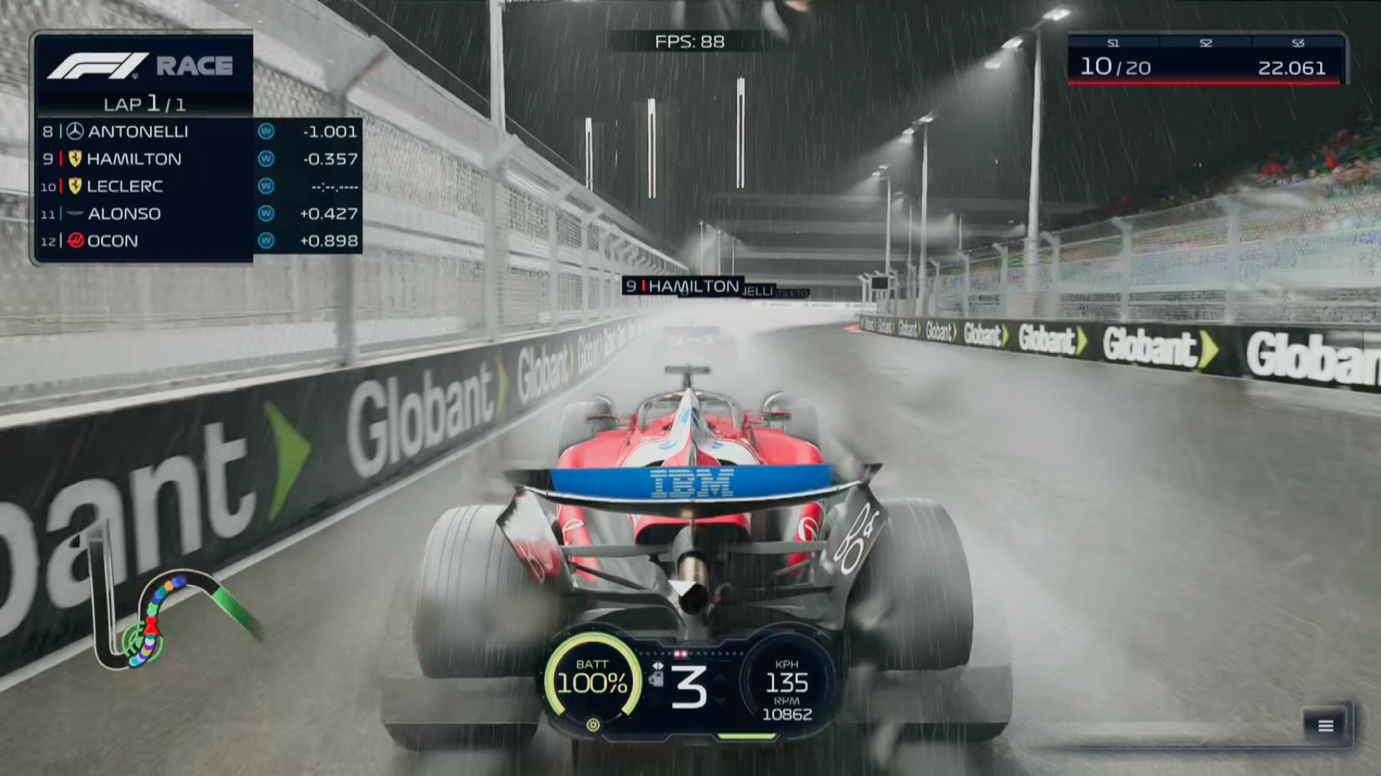Click Ocon's row in the standings
This screenshot has width=1381, height=776.
point(198,241)
